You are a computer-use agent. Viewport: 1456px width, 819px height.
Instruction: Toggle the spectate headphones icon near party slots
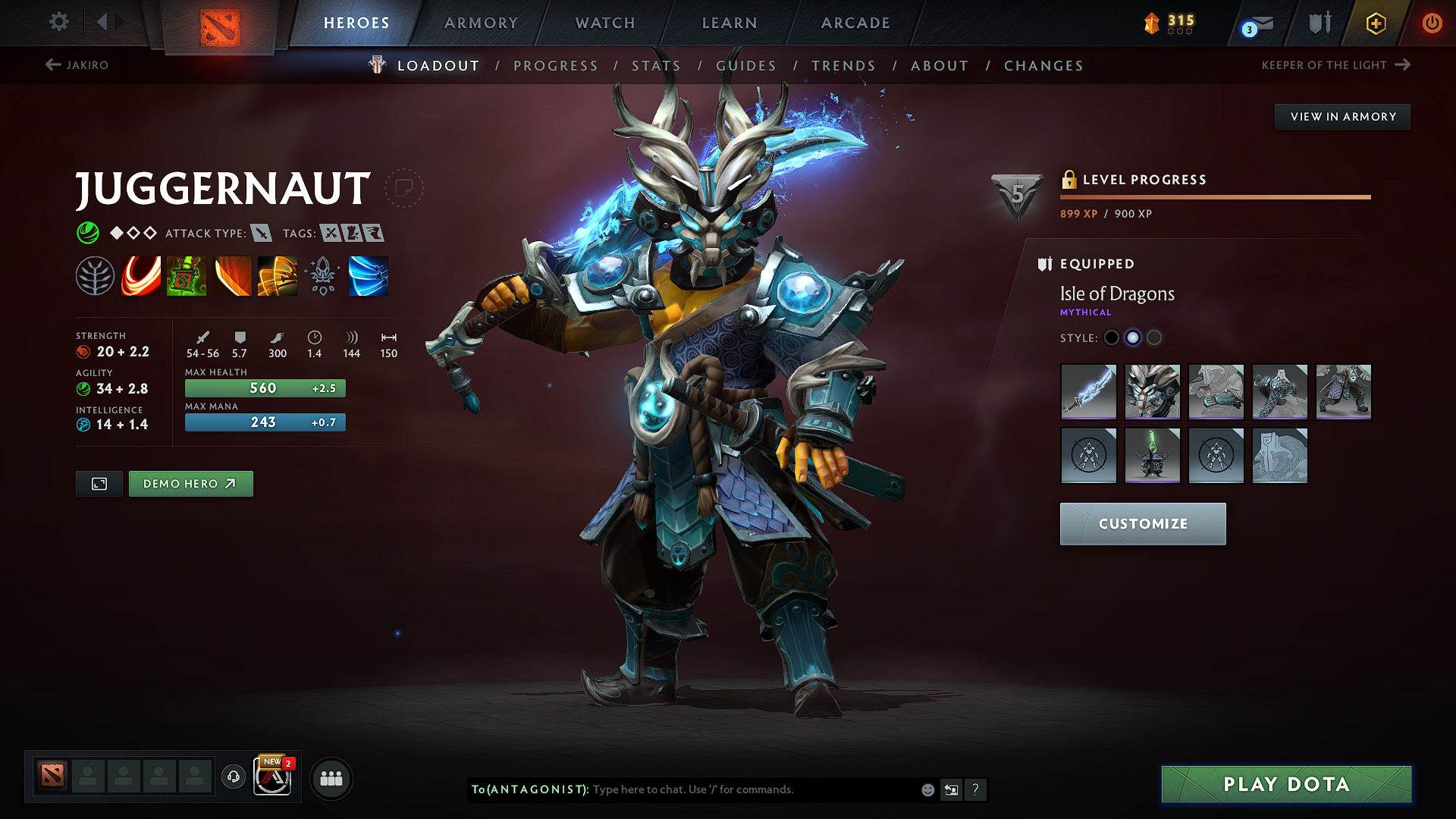[233, 777]
